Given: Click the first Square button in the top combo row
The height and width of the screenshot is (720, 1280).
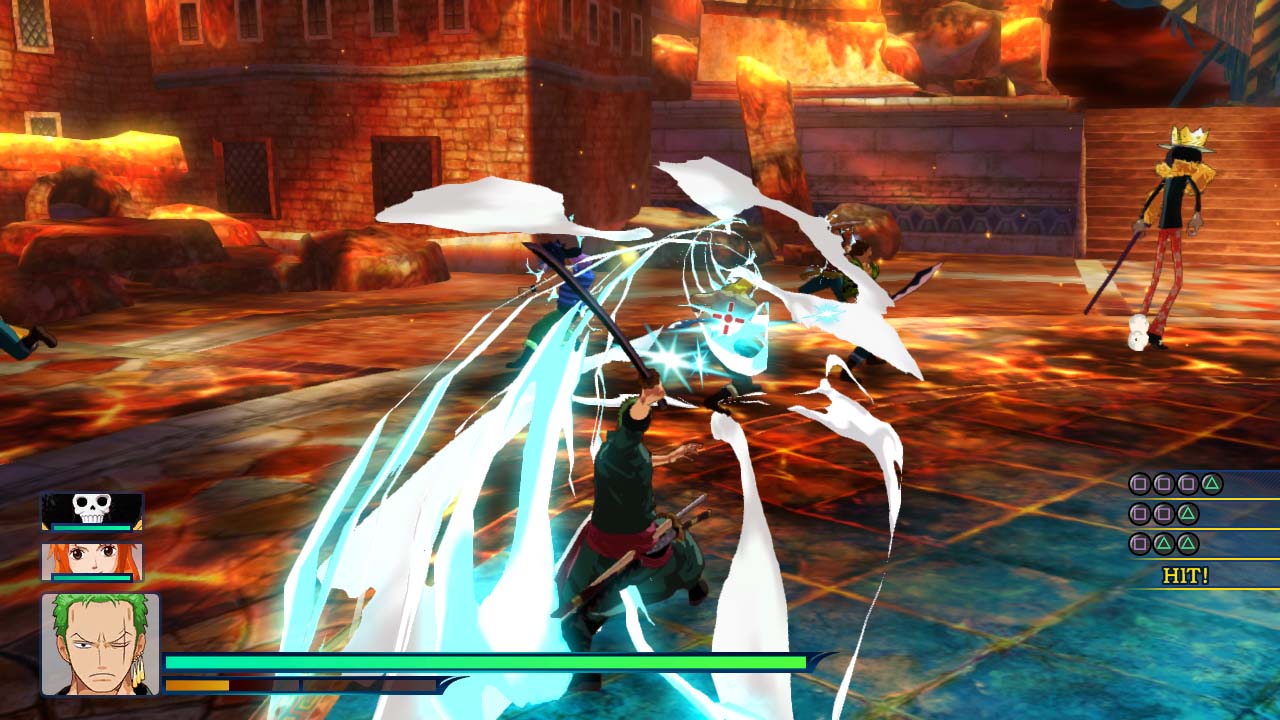Looking at the screenshot, I should point(1139,484).
